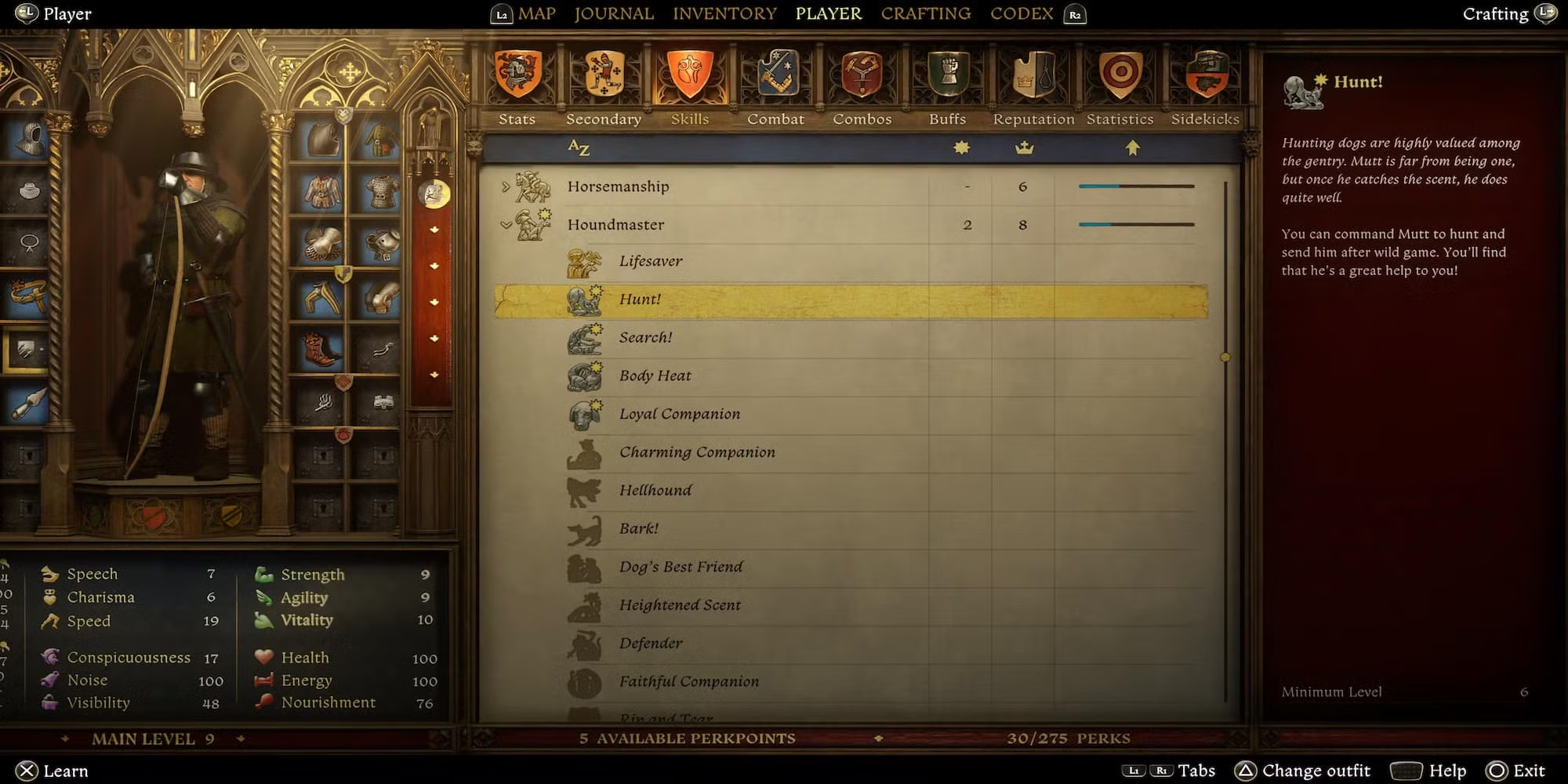Expand the Horsemanship skill tree
This screenshot has height=784, width=1568.
click(506, 187)
